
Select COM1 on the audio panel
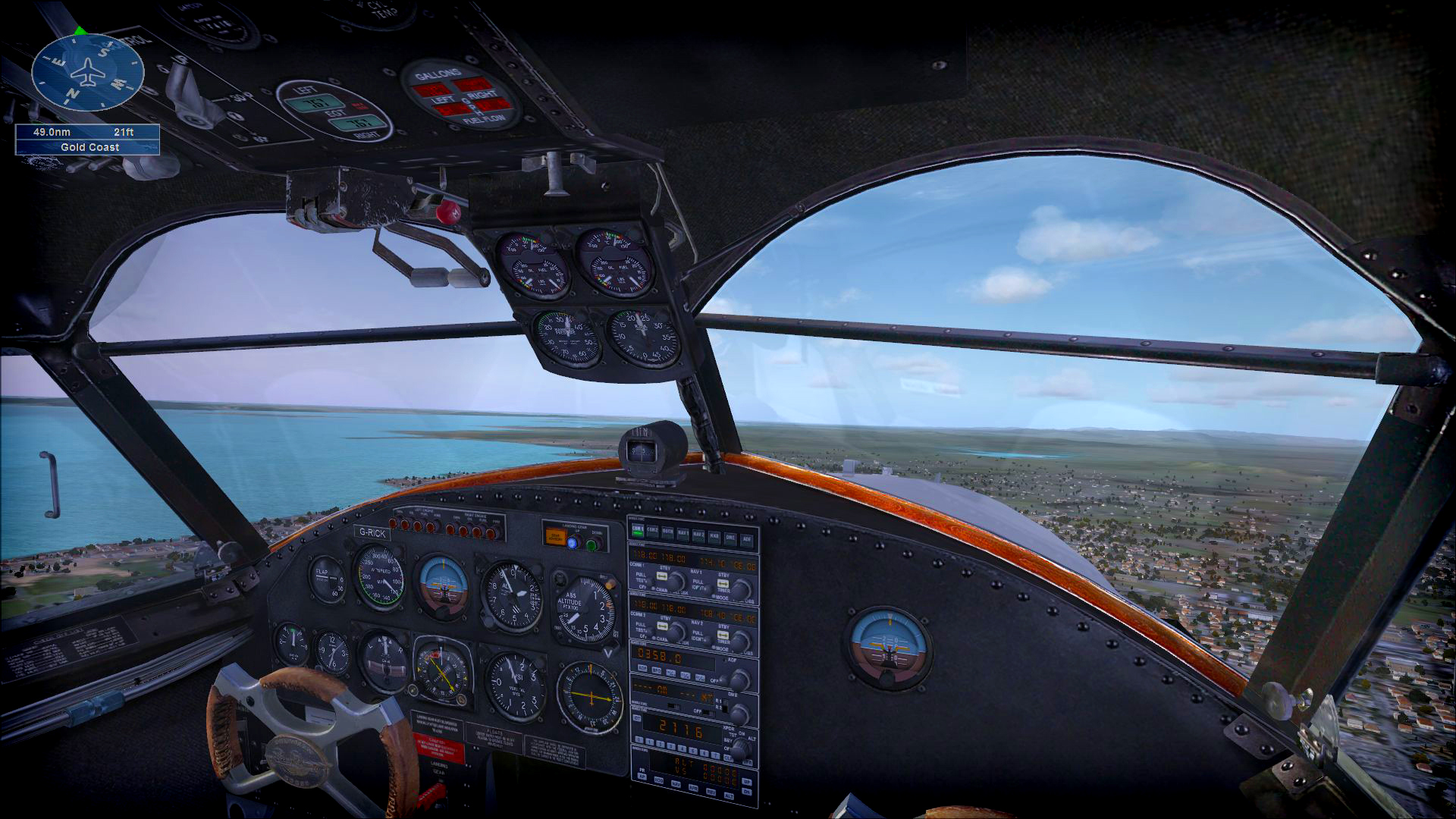coord(639,531)
